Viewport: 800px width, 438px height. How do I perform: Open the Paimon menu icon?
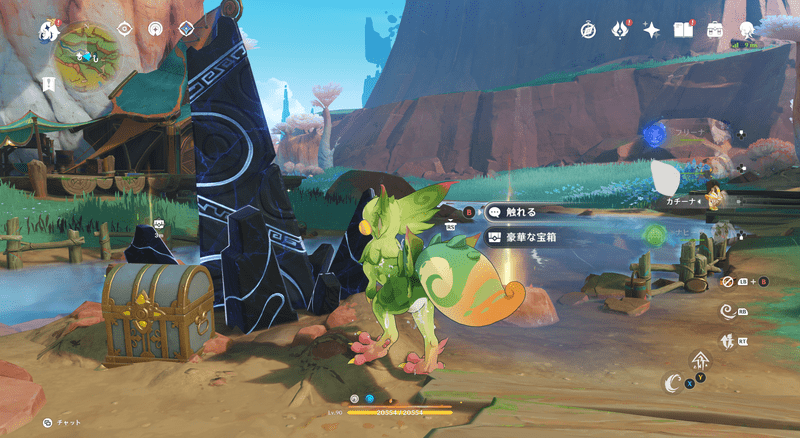(x=47, y=32)
